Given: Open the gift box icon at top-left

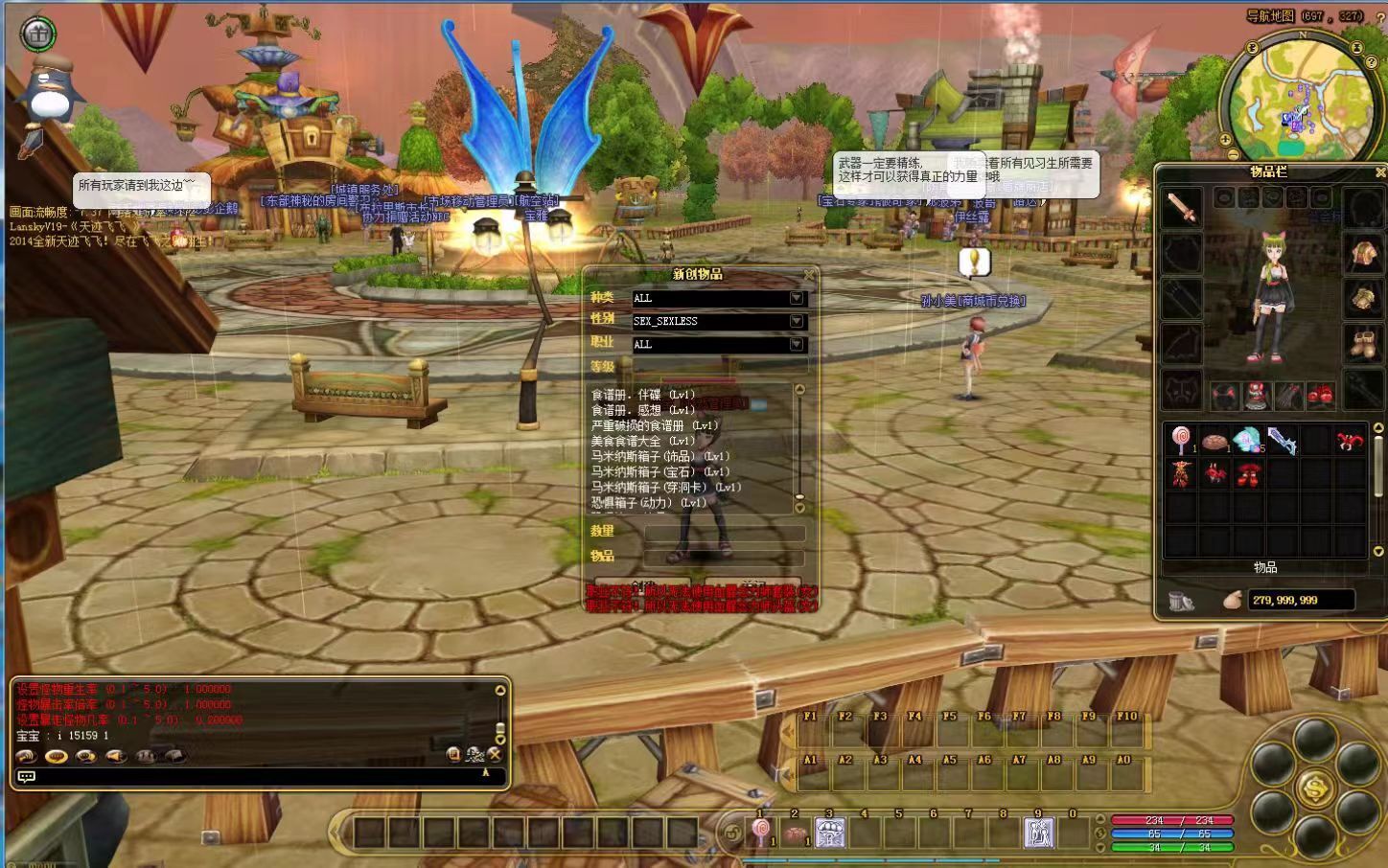Looking at the screenshot, I should coord(38,34).
